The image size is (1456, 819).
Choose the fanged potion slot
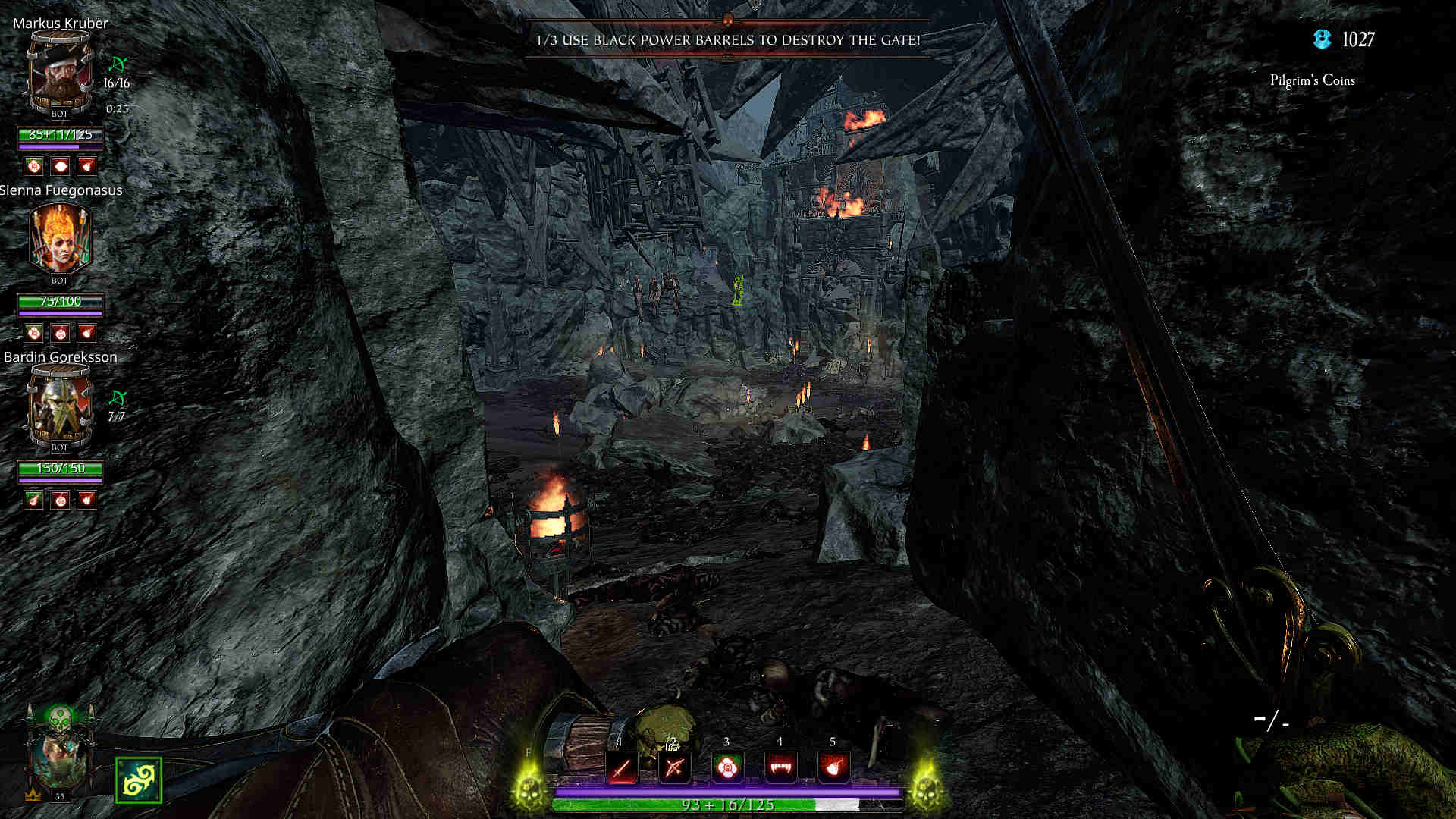(780, 768)
